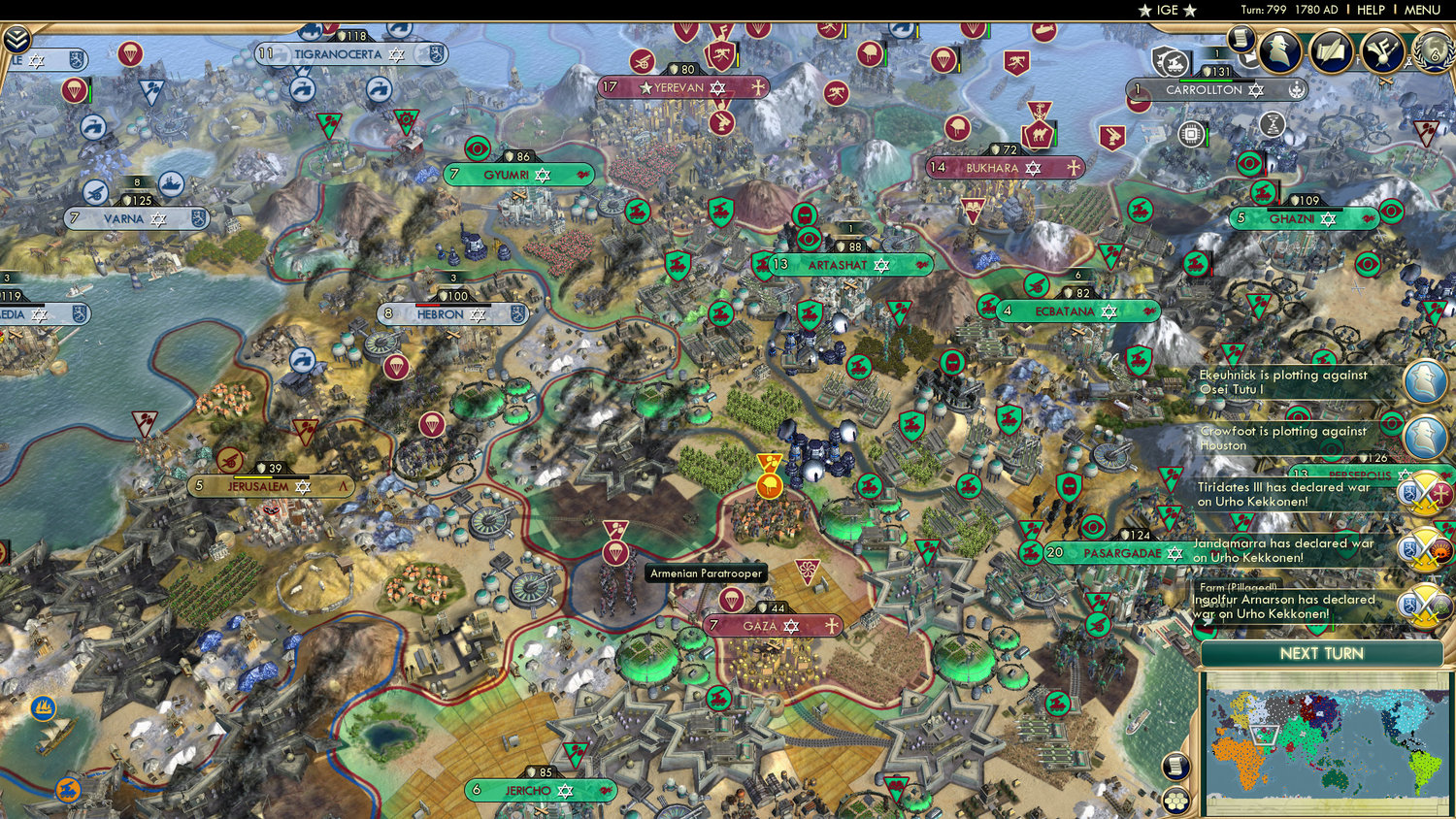This screenshot has height=819, width=1456.
Task: Open the MENU in the top bar
Action: coord(1423,10)
